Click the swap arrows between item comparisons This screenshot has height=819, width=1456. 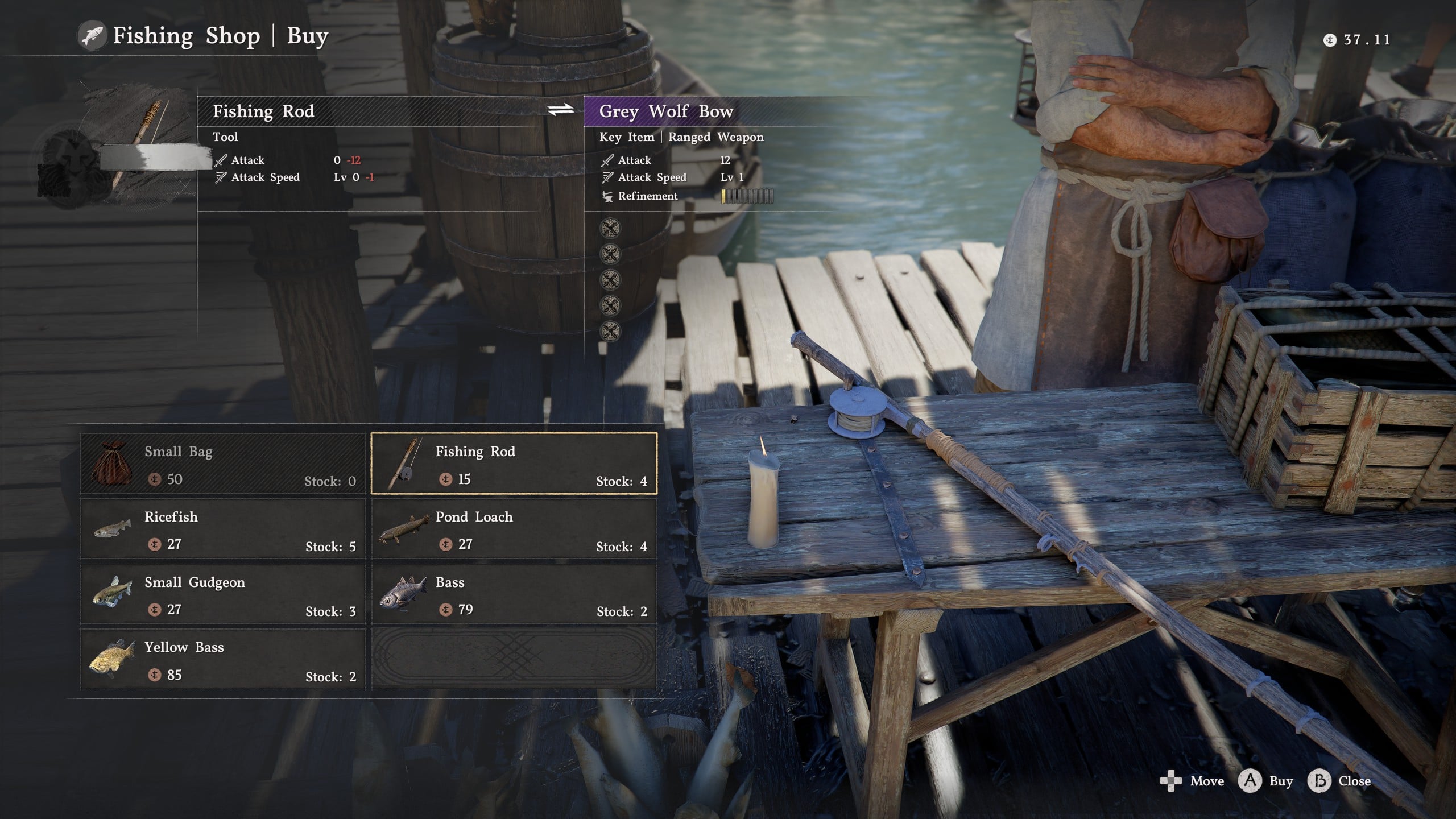[x=560, y=110]
